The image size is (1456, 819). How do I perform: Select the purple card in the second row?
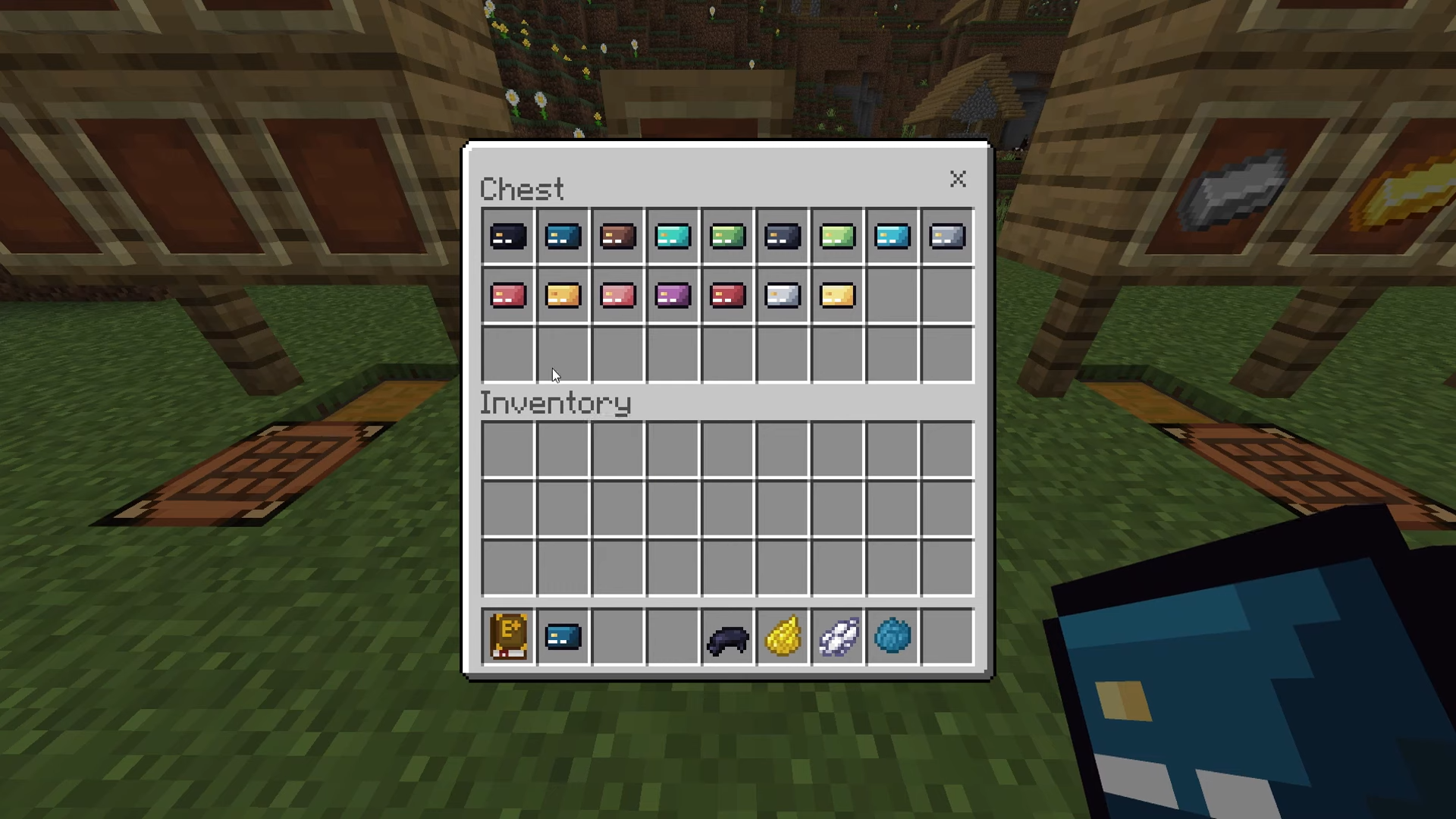tap(673, 295)
